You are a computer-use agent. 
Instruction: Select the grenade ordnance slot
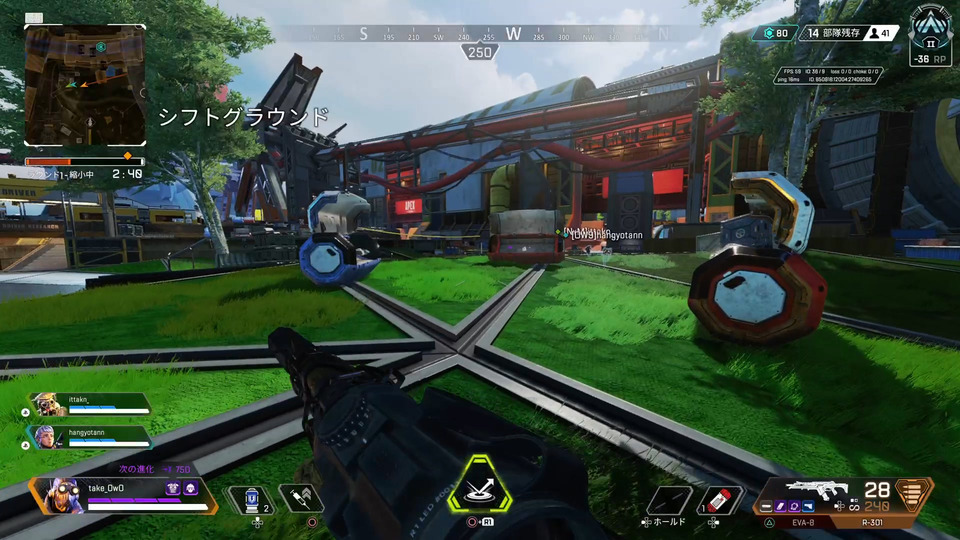click(x=719, y=498)
